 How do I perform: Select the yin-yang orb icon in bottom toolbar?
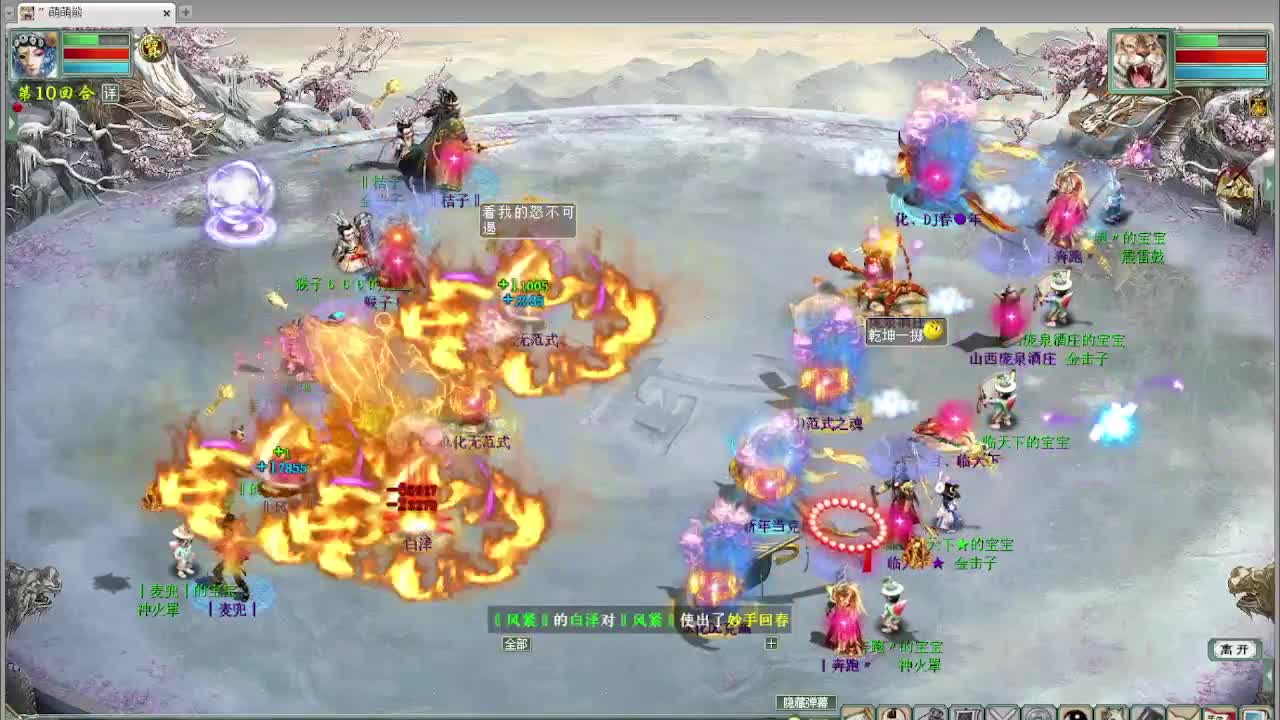1075,711
